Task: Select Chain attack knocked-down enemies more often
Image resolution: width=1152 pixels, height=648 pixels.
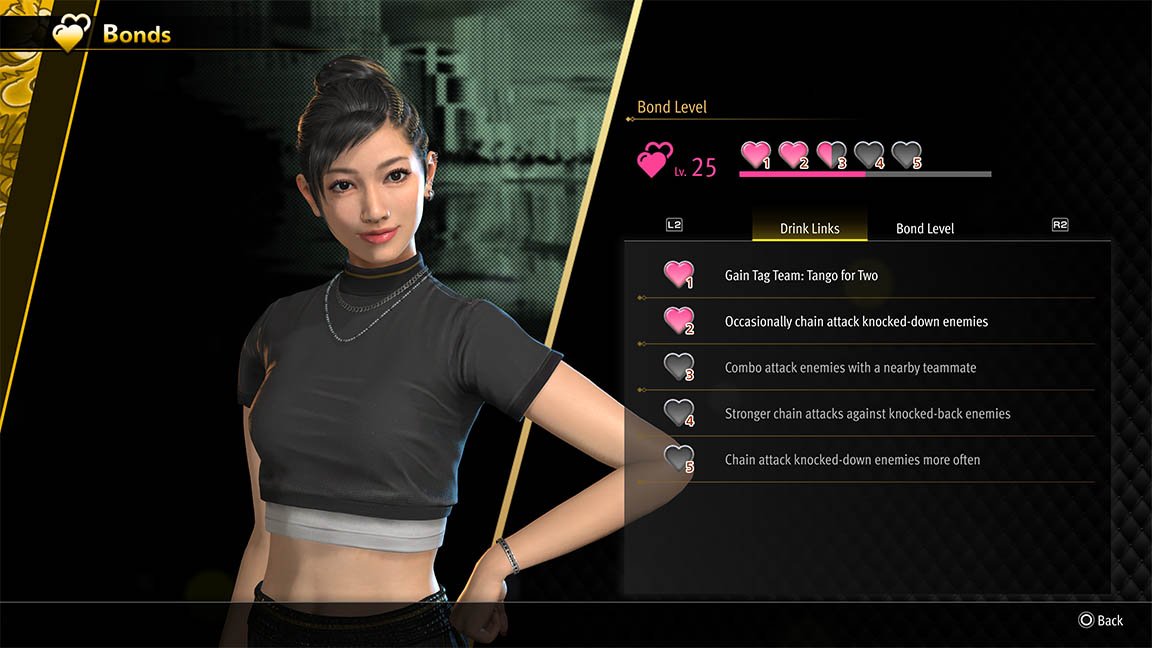Action: coord(852,459)
